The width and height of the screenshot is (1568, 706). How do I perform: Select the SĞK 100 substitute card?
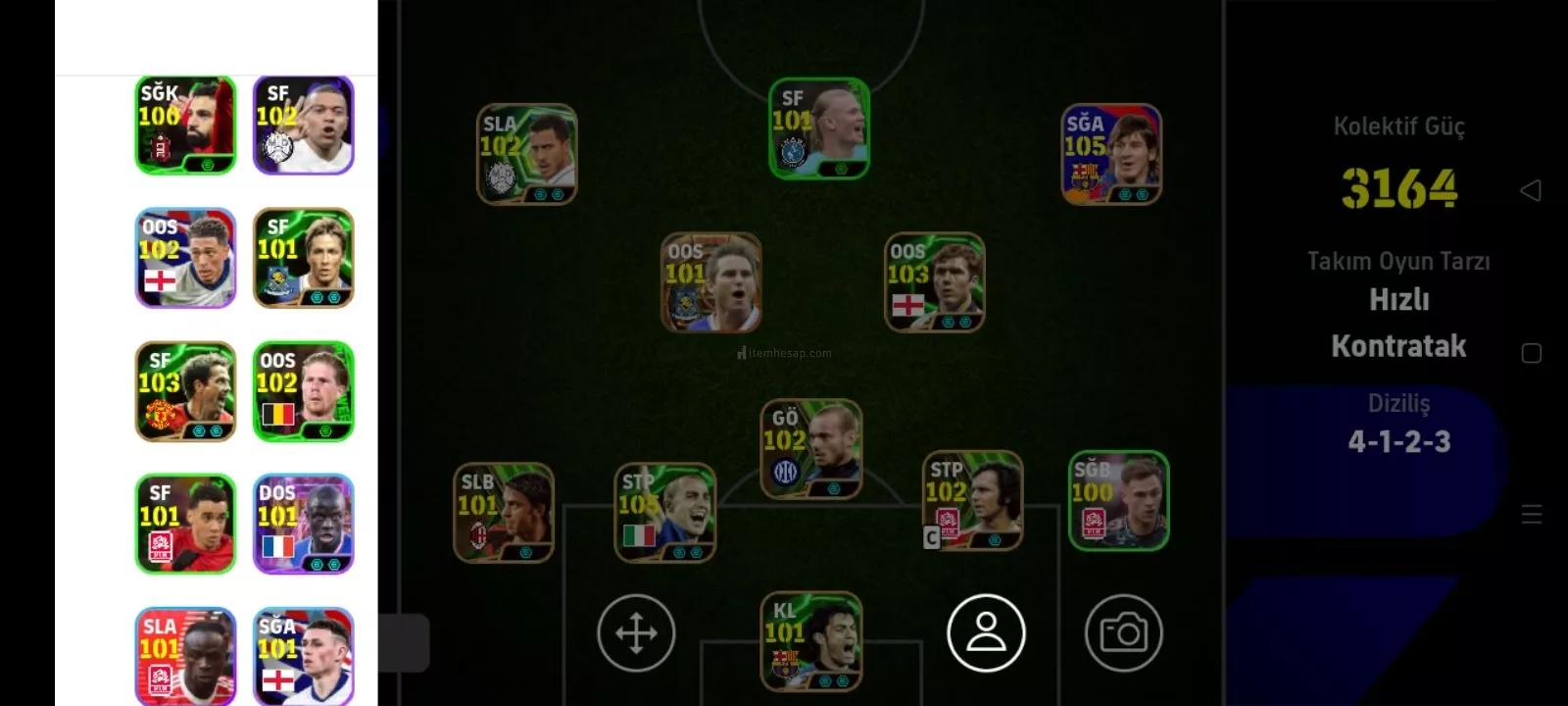tap(185, 126)
